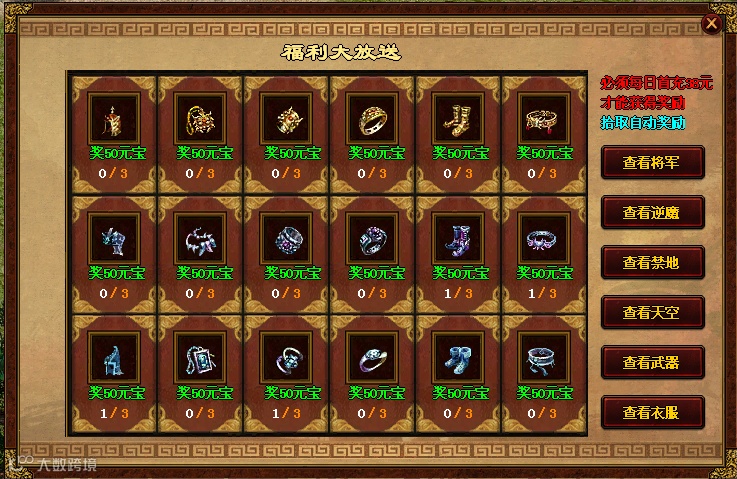Open the 查看将军 view
Viewport: 737px width, 479px height.
pyautogui.click(x=653, y=162)
